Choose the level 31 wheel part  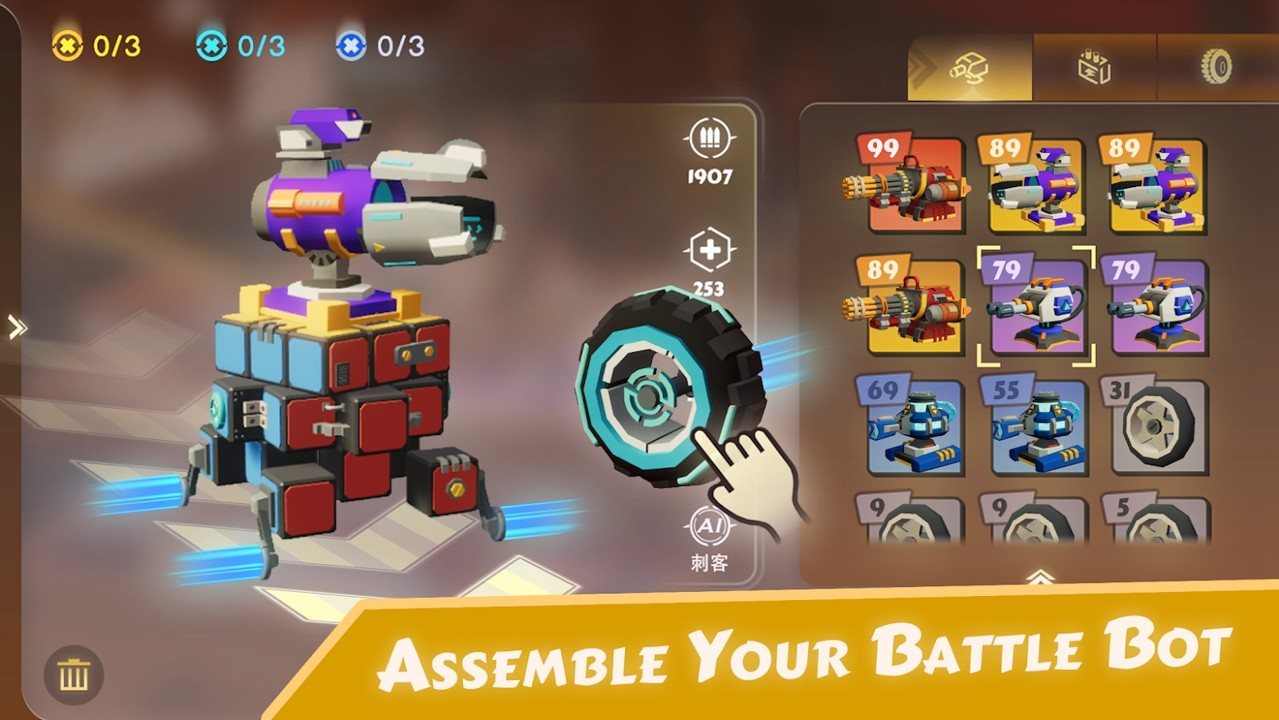tap(1156, 425)
